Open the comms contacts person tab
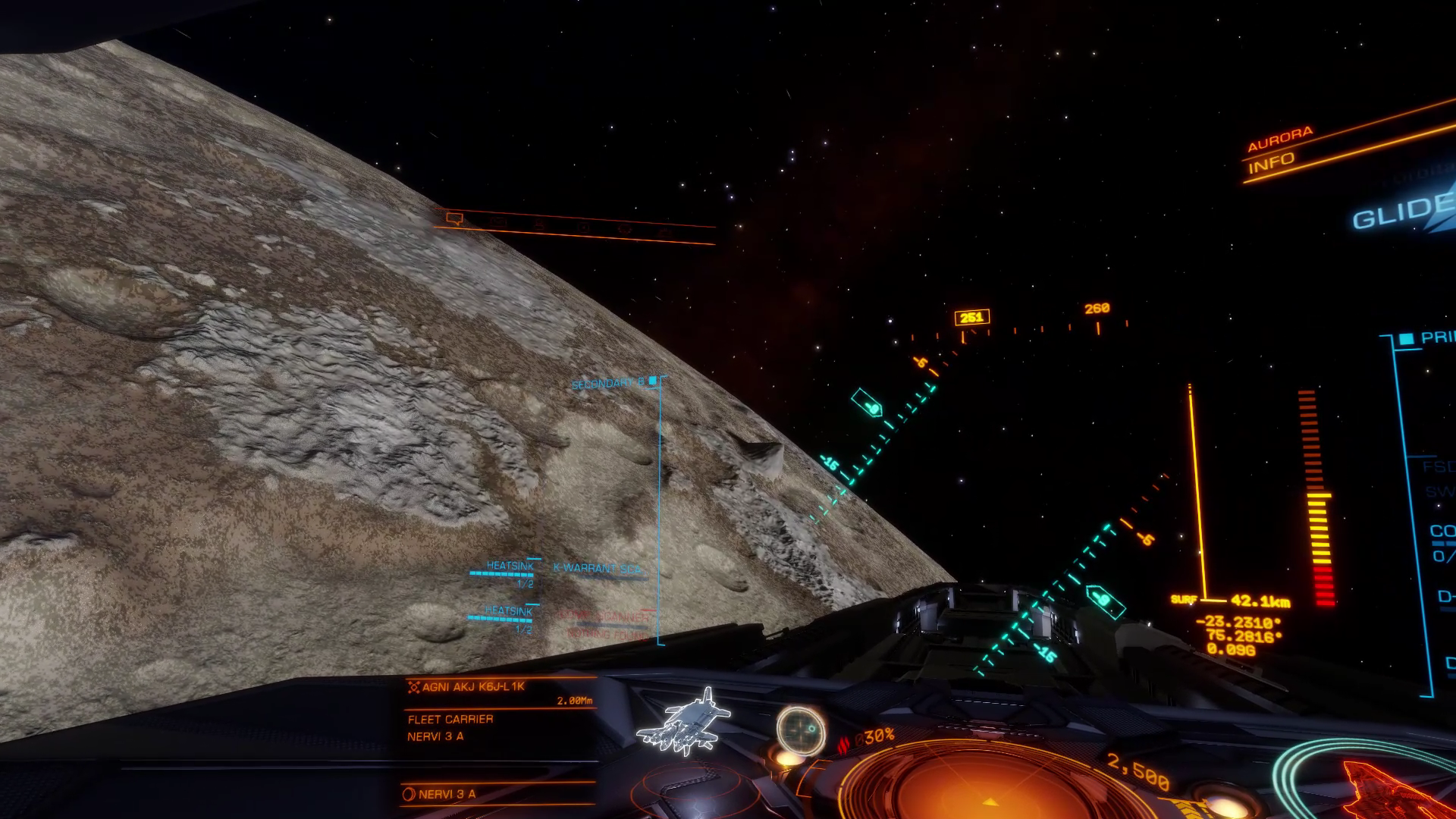Screen dimensions: 1456x819 coord(539,224)
